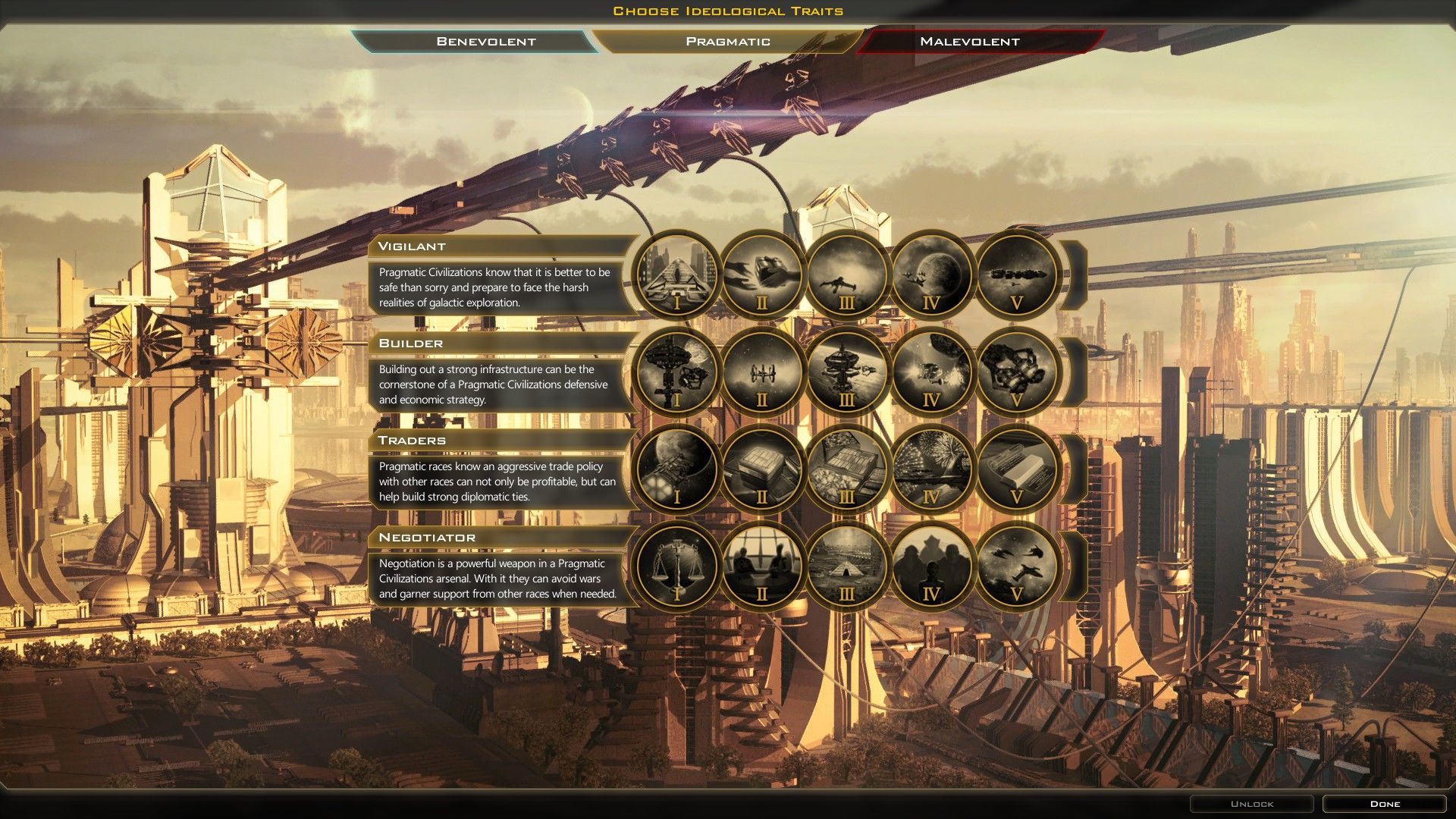Click the Unlock button

[x=1252, y=804]
